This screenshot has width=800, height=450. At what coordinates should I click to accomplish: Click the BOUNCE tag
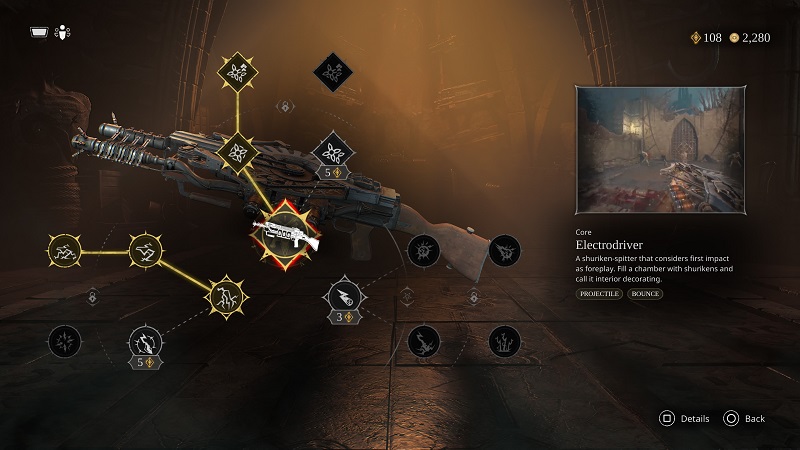pyautogui.click(x=646, y=294)
